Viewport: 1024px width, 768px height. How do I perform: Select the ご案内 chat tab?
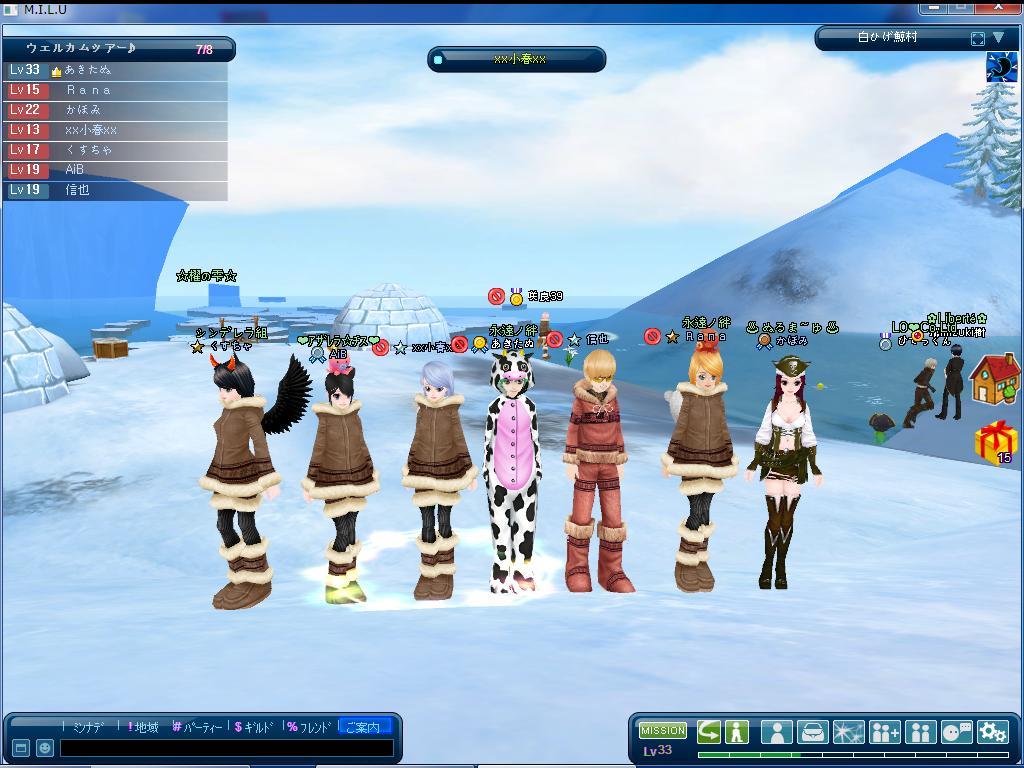coord(365,727)
